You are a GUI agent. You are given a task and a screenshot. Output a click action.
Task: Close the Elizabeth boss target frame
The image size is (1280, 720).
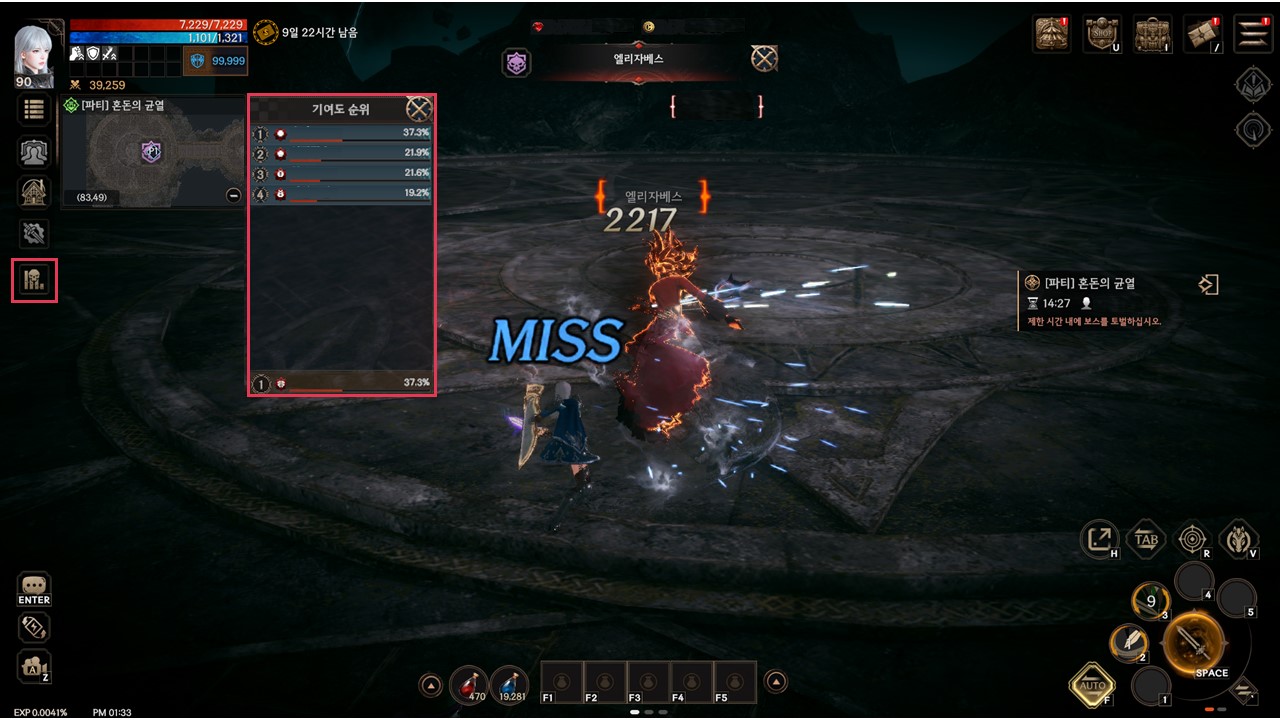coord(764,59)
